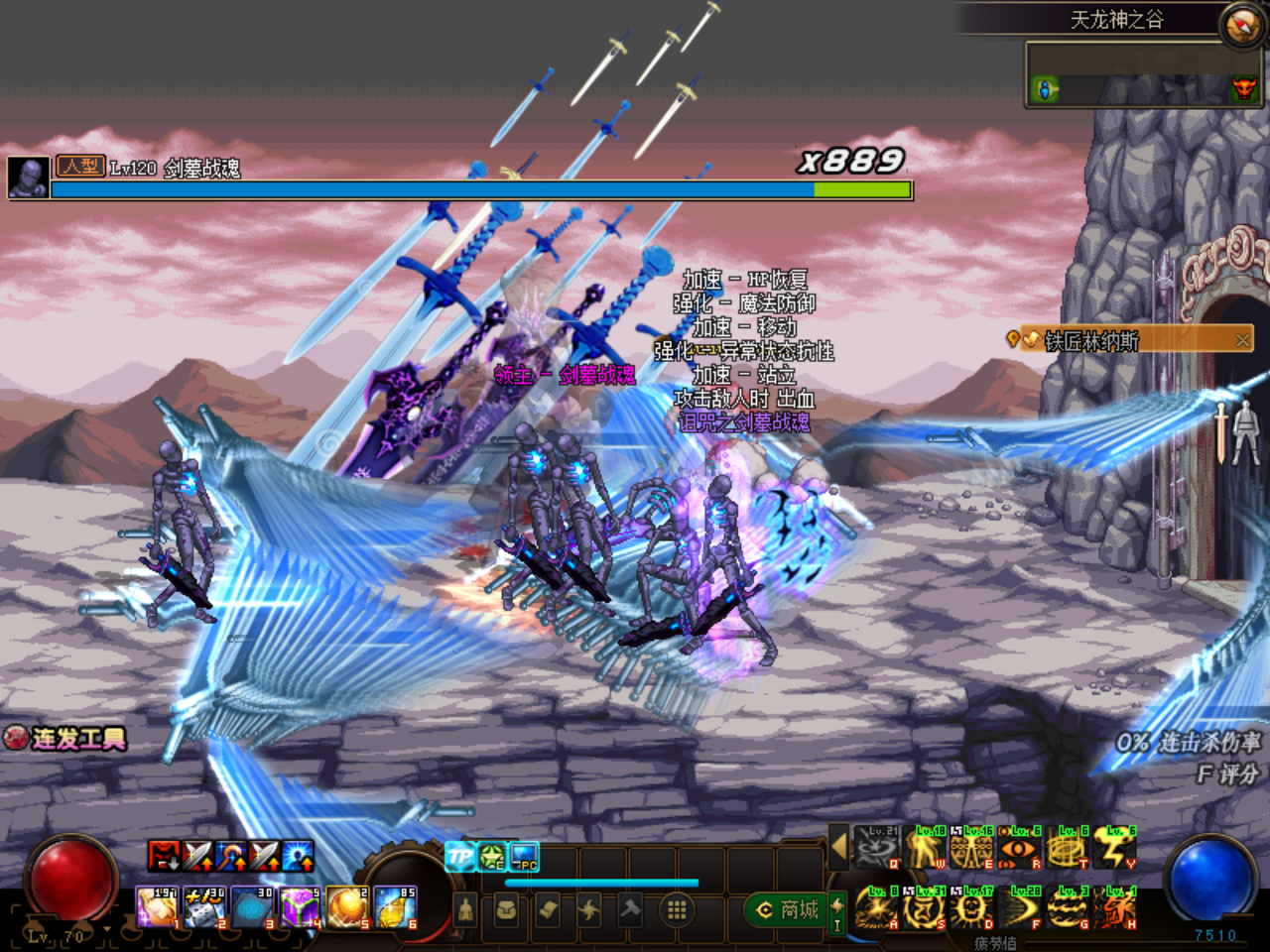Close the 铁匠林纳斯 quest tracker
The height and width of the screenshot is (952, 1270).
1245,338
